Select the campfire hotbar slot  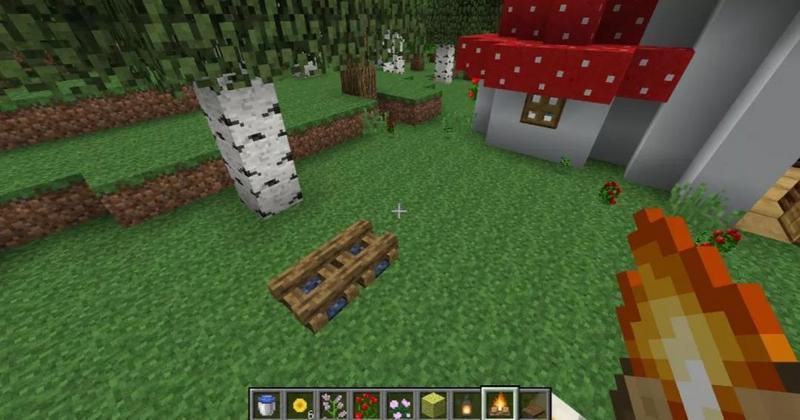(x=499, y=405)
